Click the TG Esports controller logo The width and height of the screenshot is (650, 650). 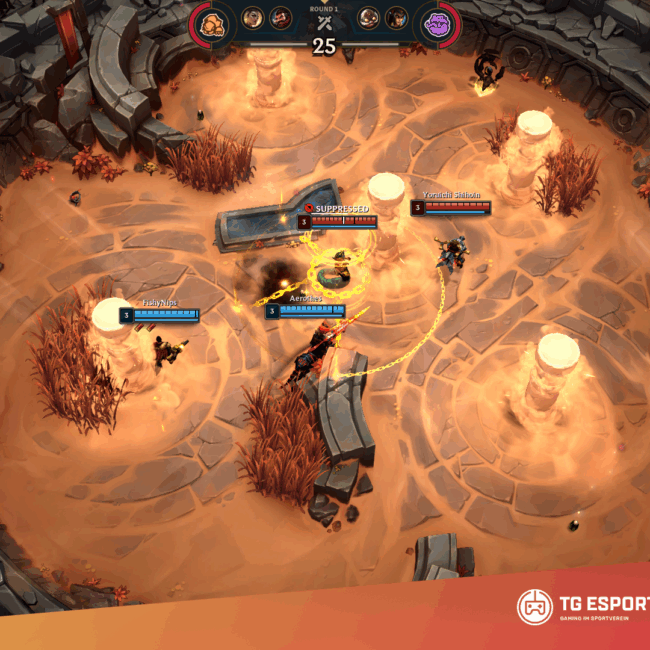tap(535, 607)
